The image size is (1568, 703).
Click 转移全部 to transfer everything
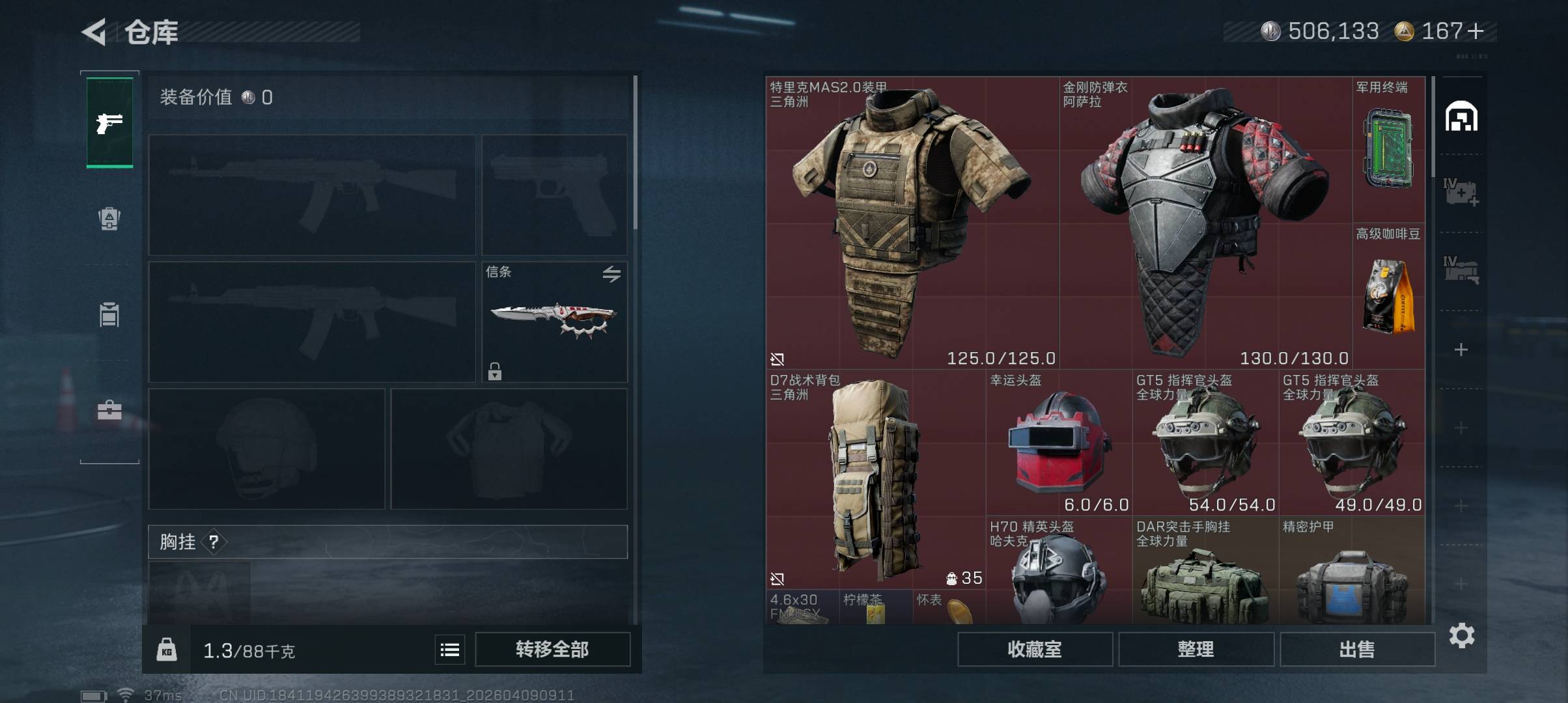[552, 649]
